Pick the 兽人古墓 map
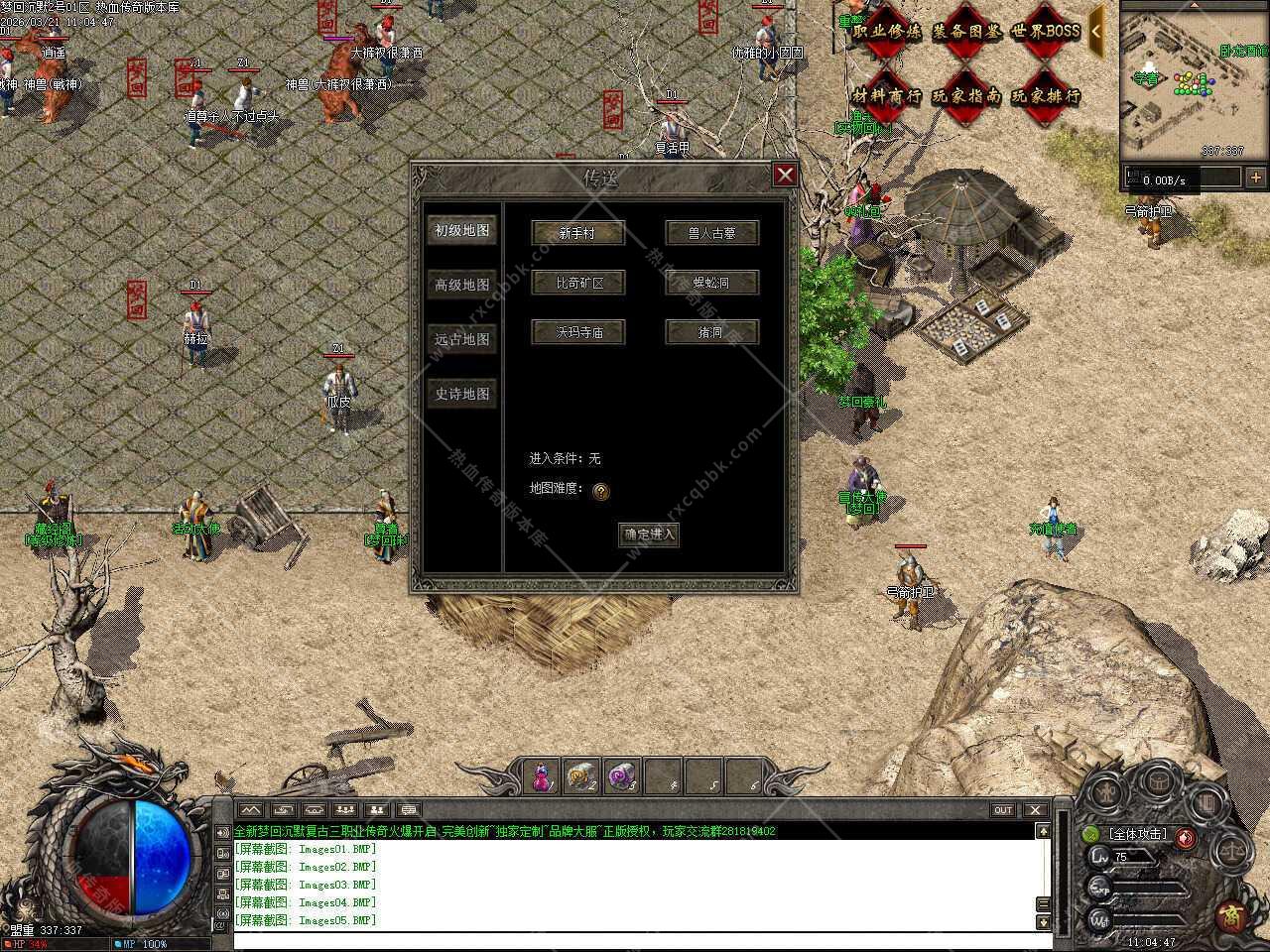Image resolution: width=1270 pixels, height=952 pixels. click(x=711, y=233)
